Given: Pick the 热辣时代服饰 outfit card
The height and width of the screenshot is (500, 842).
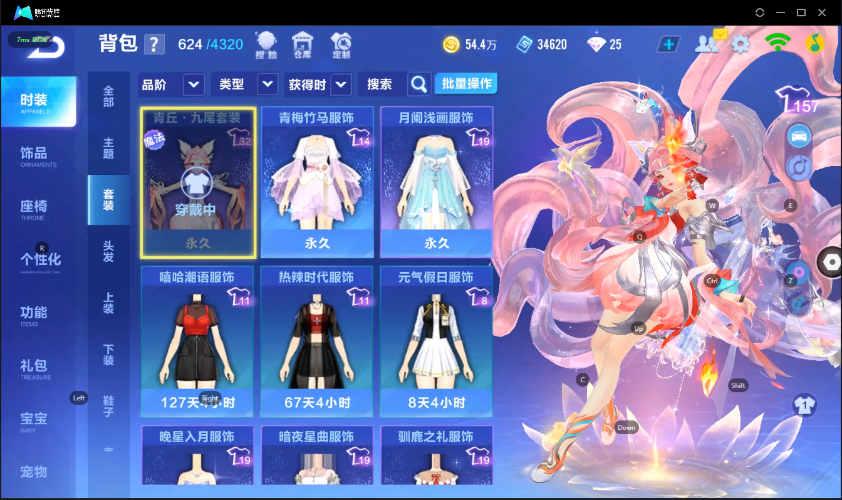Looking at the screenshot, I should coord(317,342).
